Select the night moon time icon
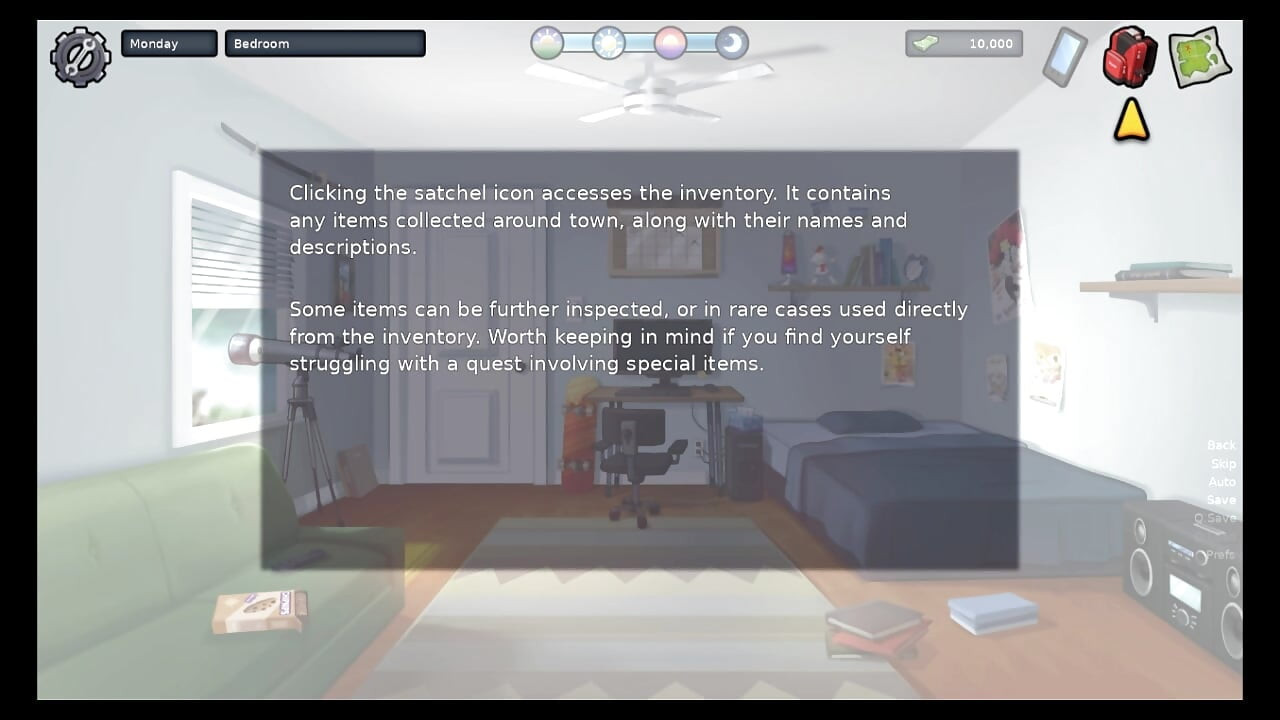The width and height of the screenshot is (1280, 720). (732, 44)
